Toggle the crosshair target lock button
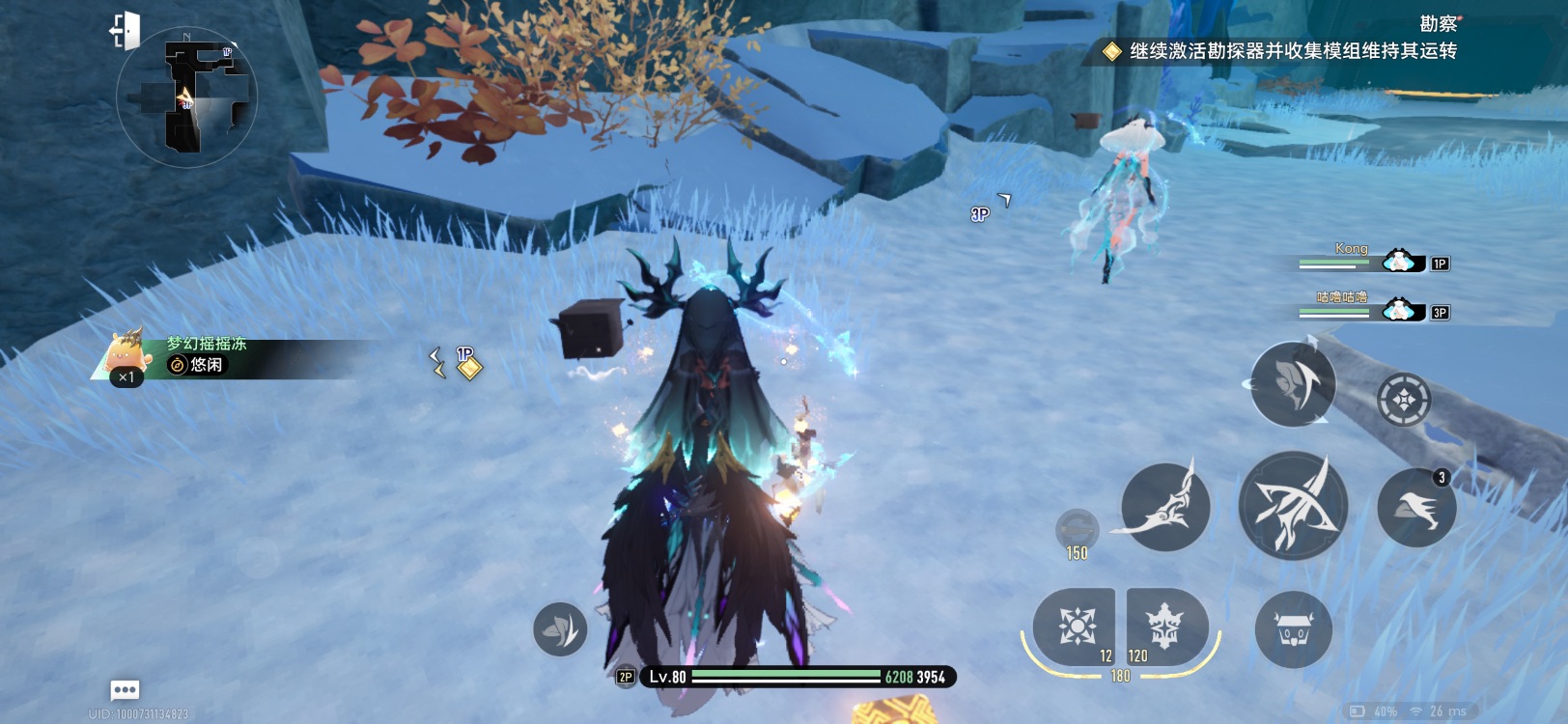1568x724 pixels. pyautogui.click(x=1404, y=399)
